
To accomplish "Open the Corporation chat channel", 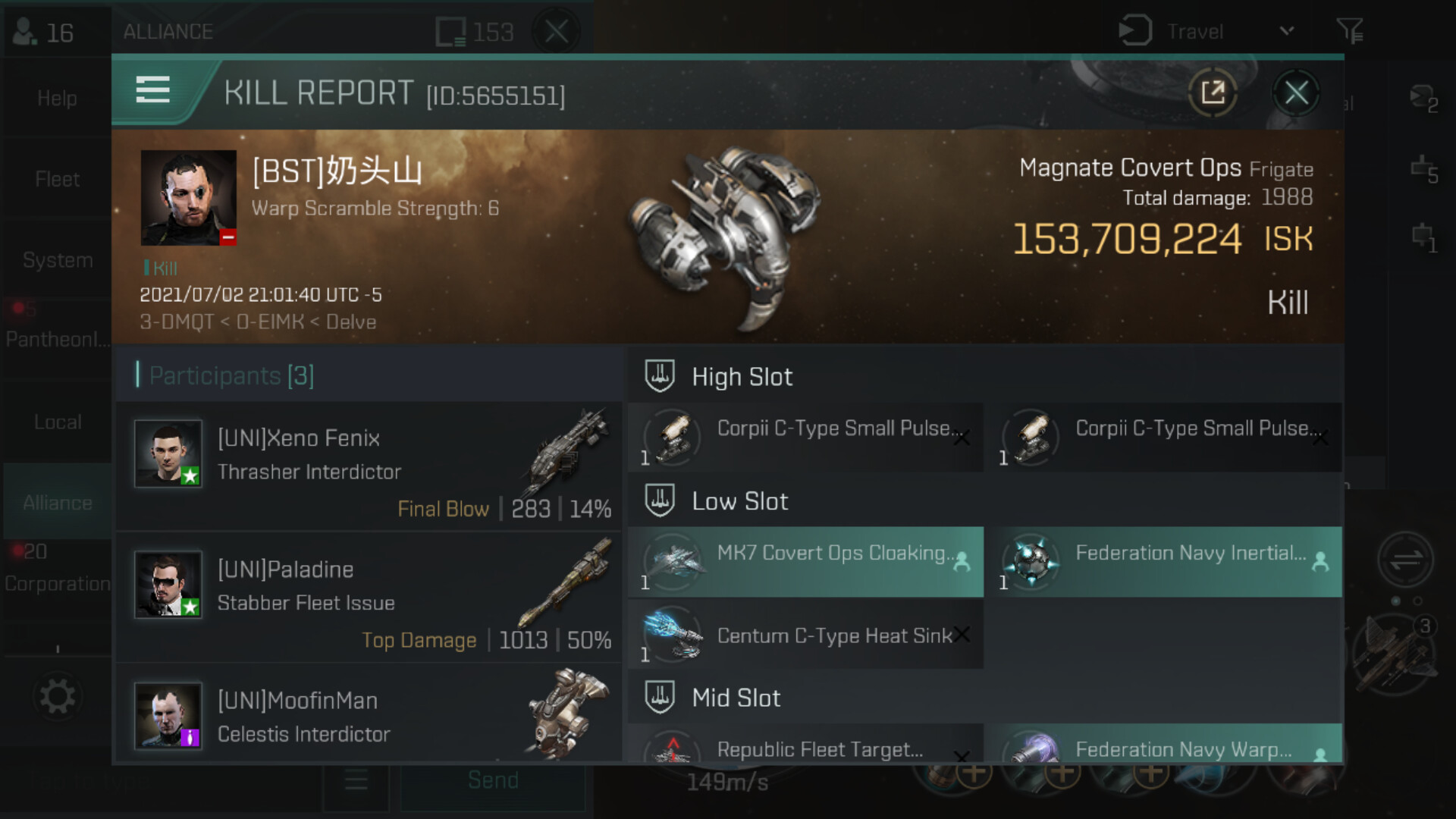I will coord(58,583).
